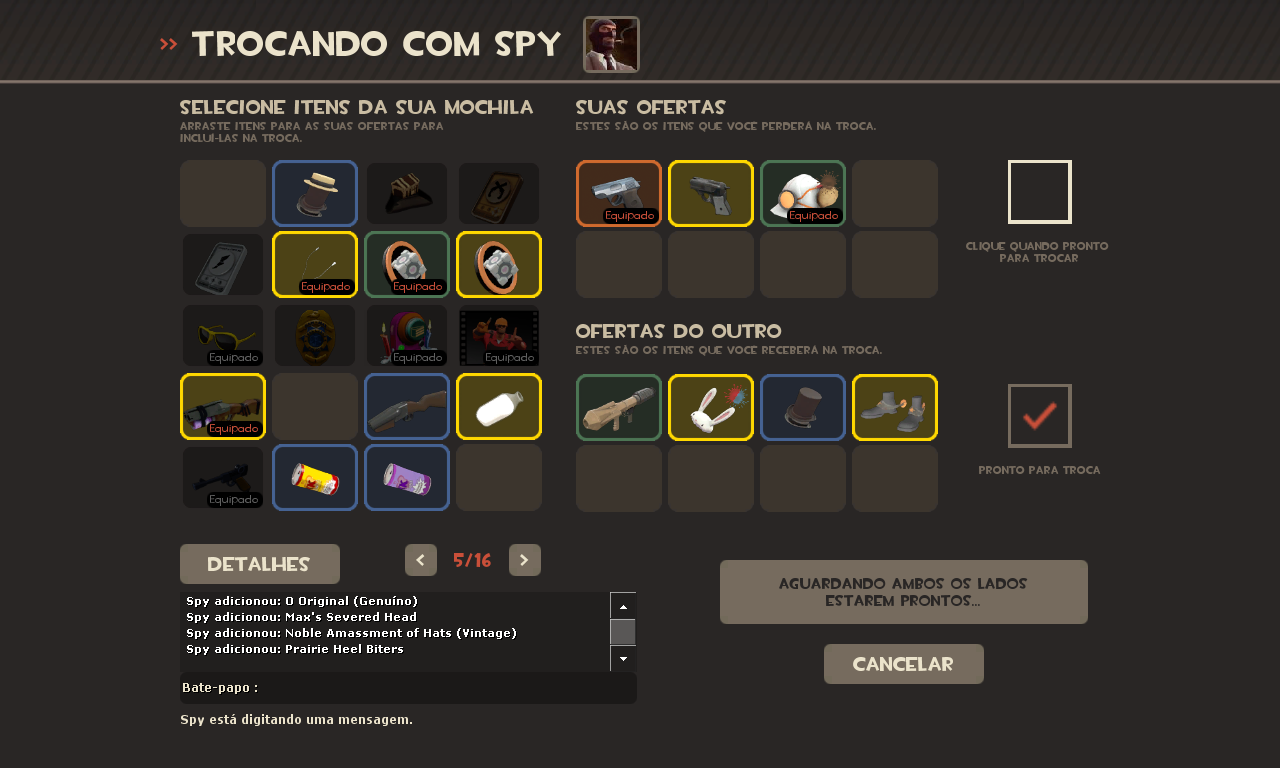Select the white fedora hat in backpack

click(x=315, y=194)
